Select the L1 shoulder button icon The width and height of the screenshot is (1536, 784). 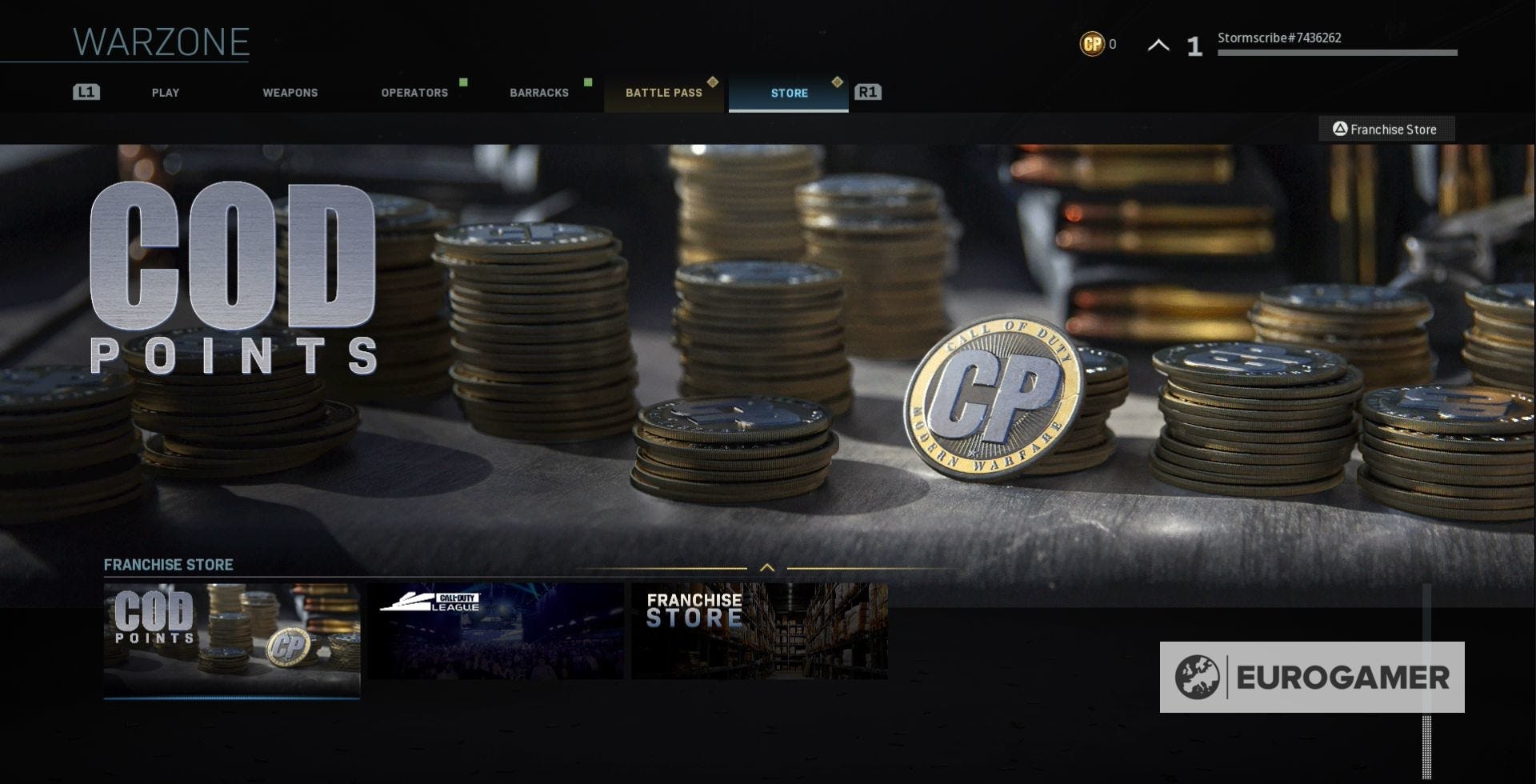coord(86,92)
